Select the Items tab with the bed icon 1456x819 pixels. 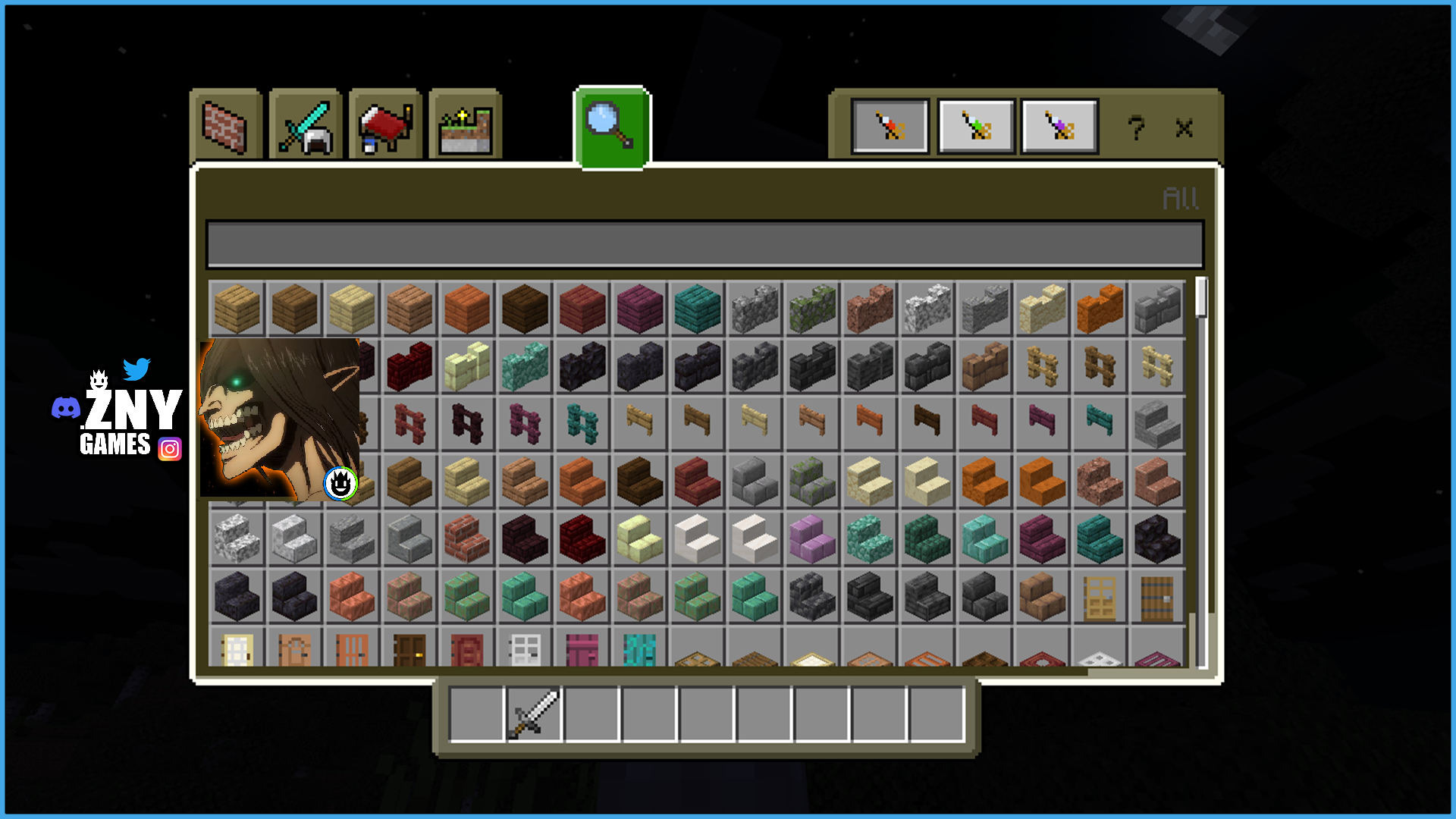click(385, 126)
